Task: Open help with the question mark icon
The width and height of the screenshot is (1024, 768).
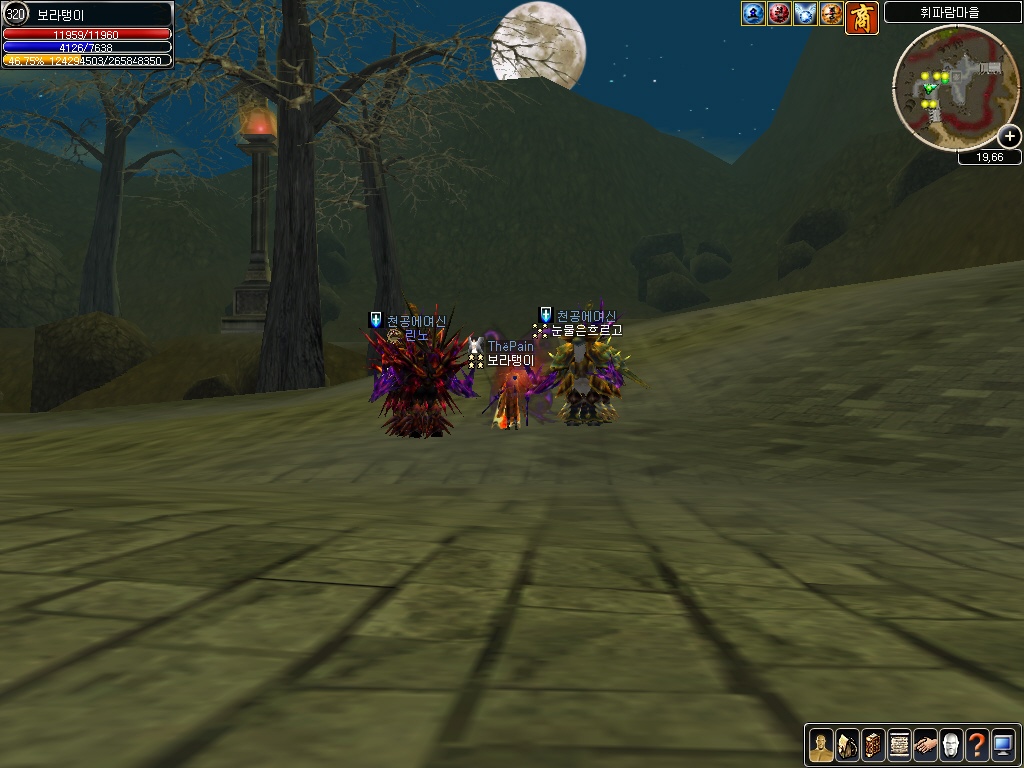Action: pos(977,745)
